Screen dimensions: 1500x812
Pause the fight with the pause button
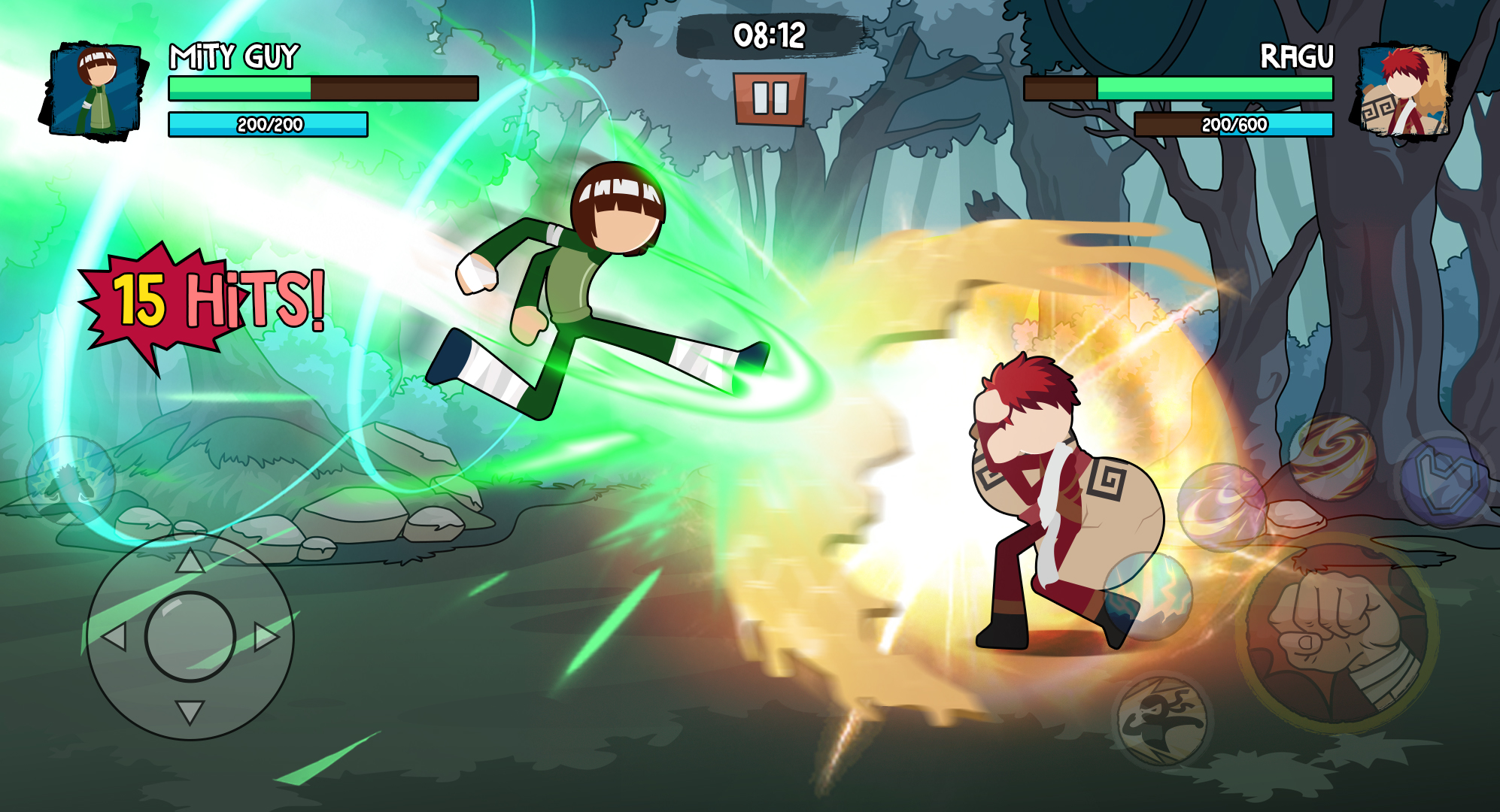pyautogui.click(x=770, y=98)
